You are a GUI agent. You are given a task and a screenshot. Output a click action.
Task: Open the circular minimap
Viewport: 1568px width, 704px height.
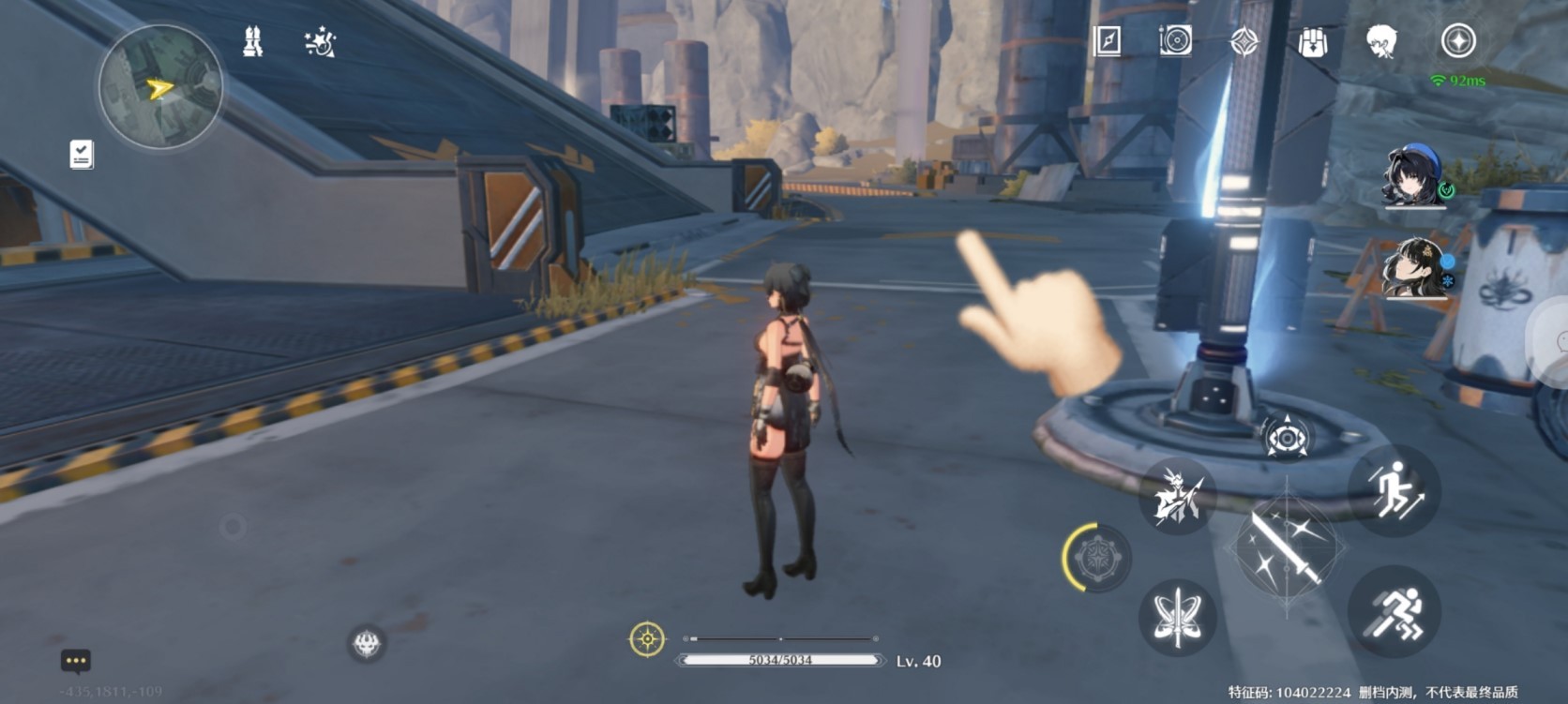click(160, 87)
